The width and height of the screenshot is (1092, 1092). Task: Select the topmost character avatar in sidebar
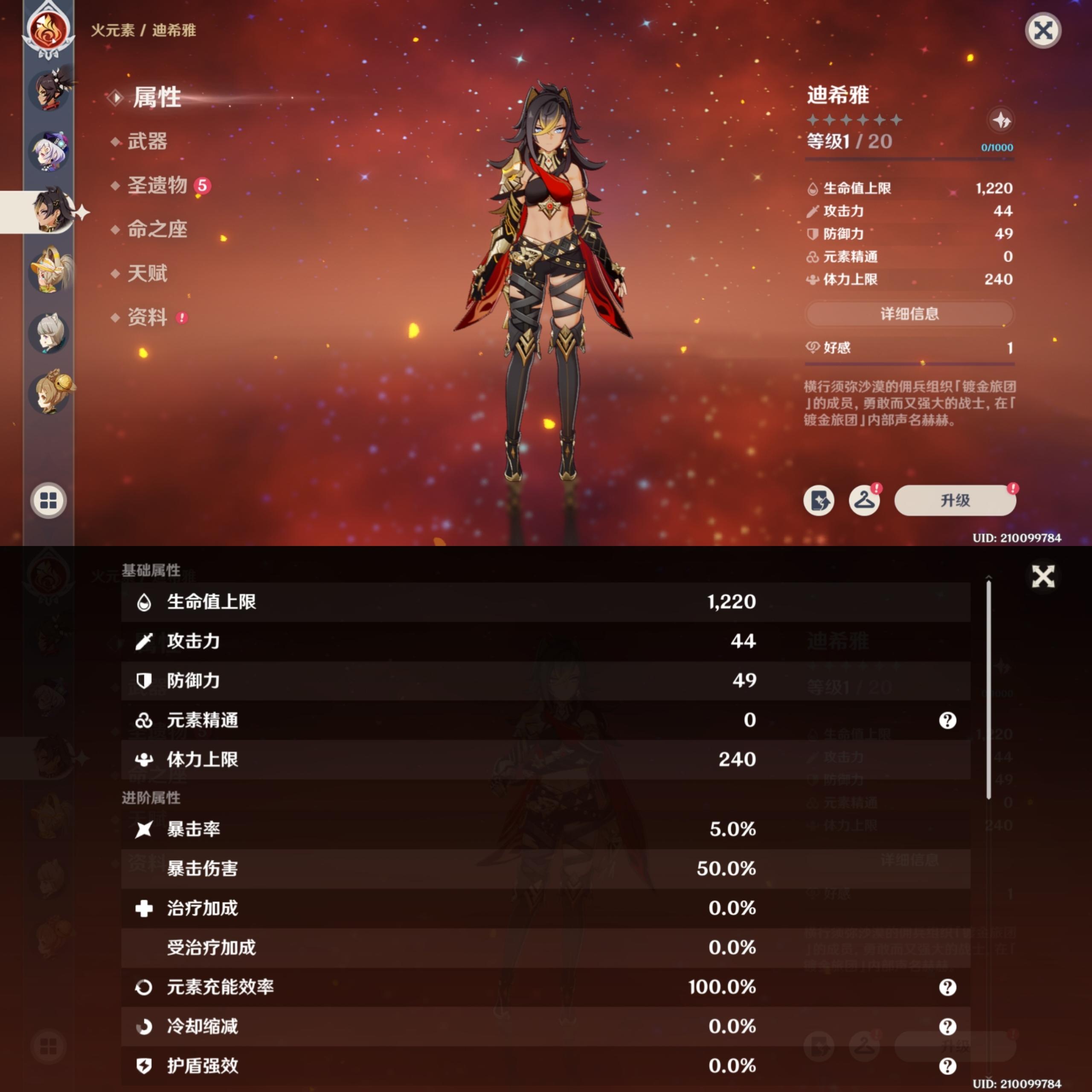click(x=50, y=90)
